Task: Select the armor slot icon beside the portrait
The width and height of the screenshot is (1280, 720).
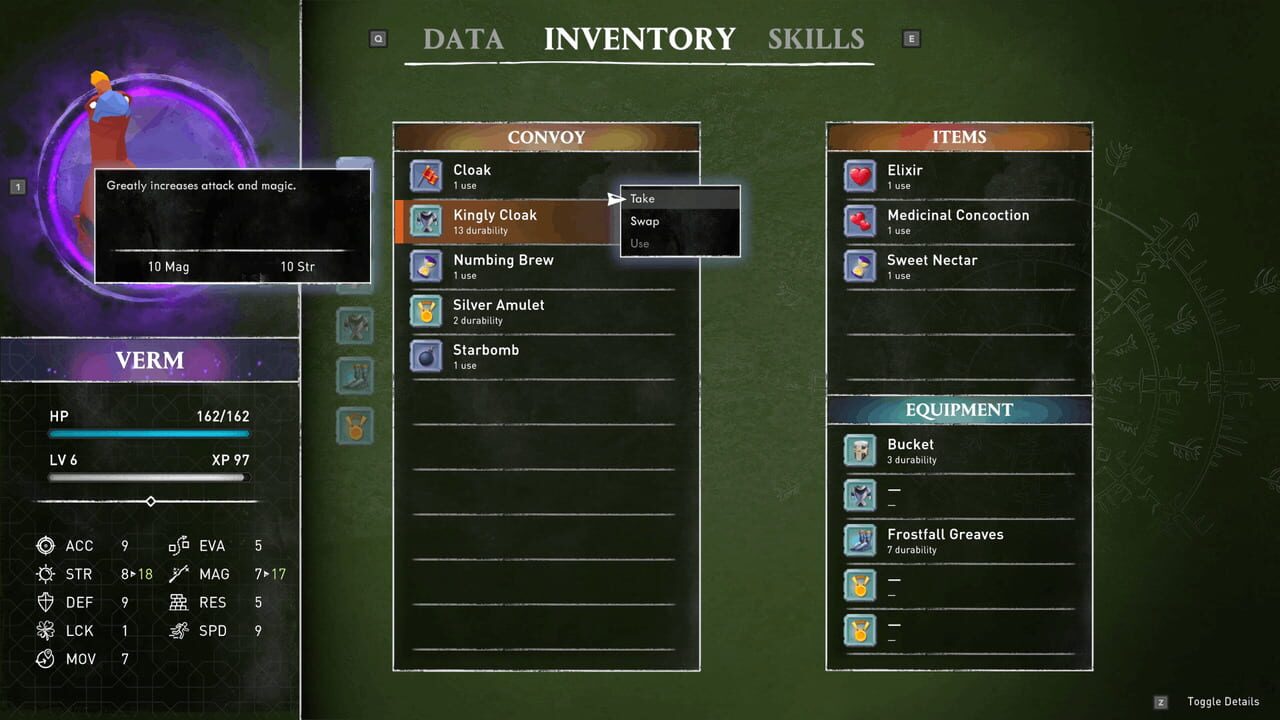Action: (355, 326)
